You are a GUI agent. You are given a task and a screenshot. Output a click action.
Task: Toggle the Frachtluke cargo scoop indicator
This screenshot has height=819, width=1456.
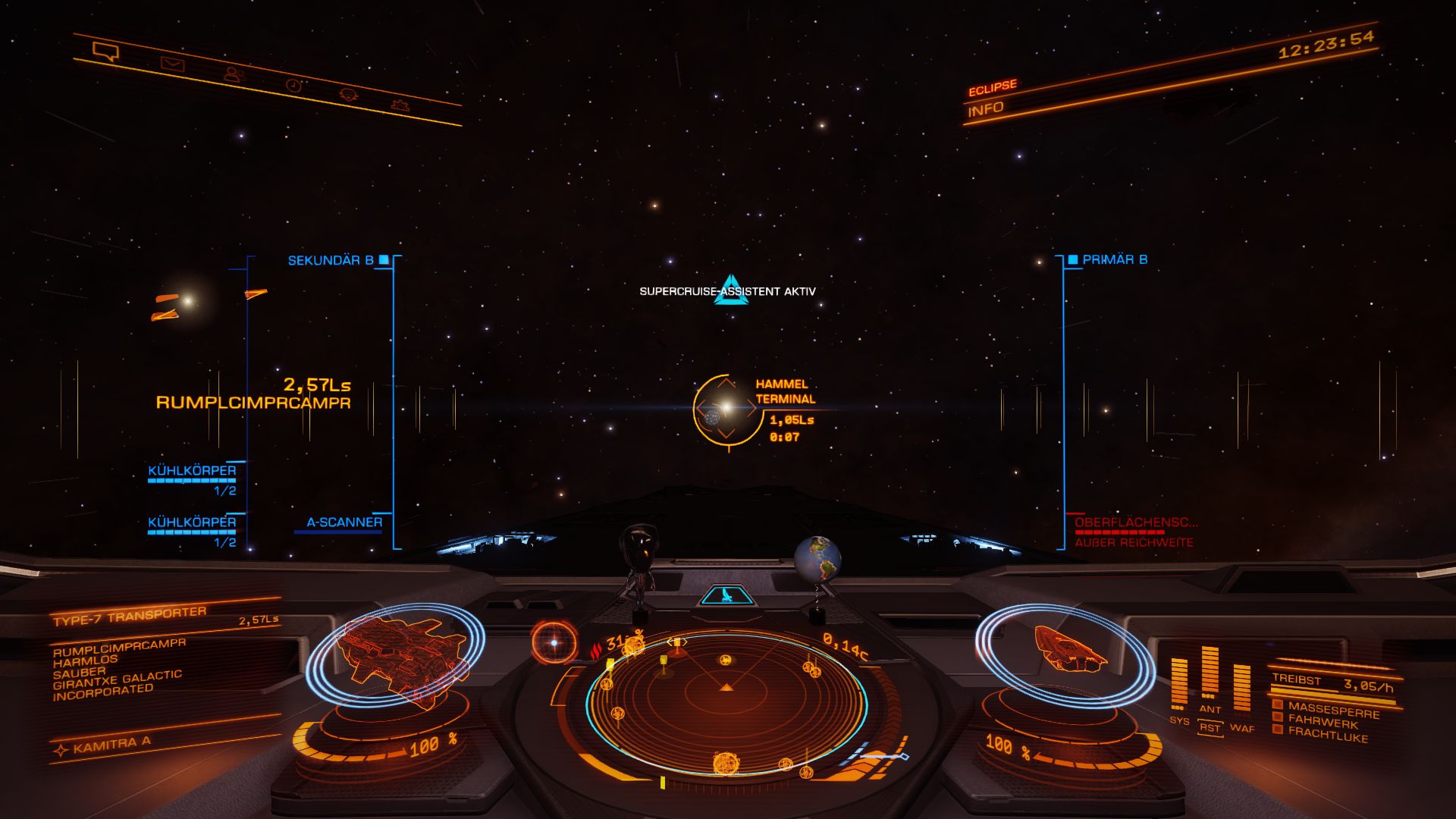(1327, 735)
